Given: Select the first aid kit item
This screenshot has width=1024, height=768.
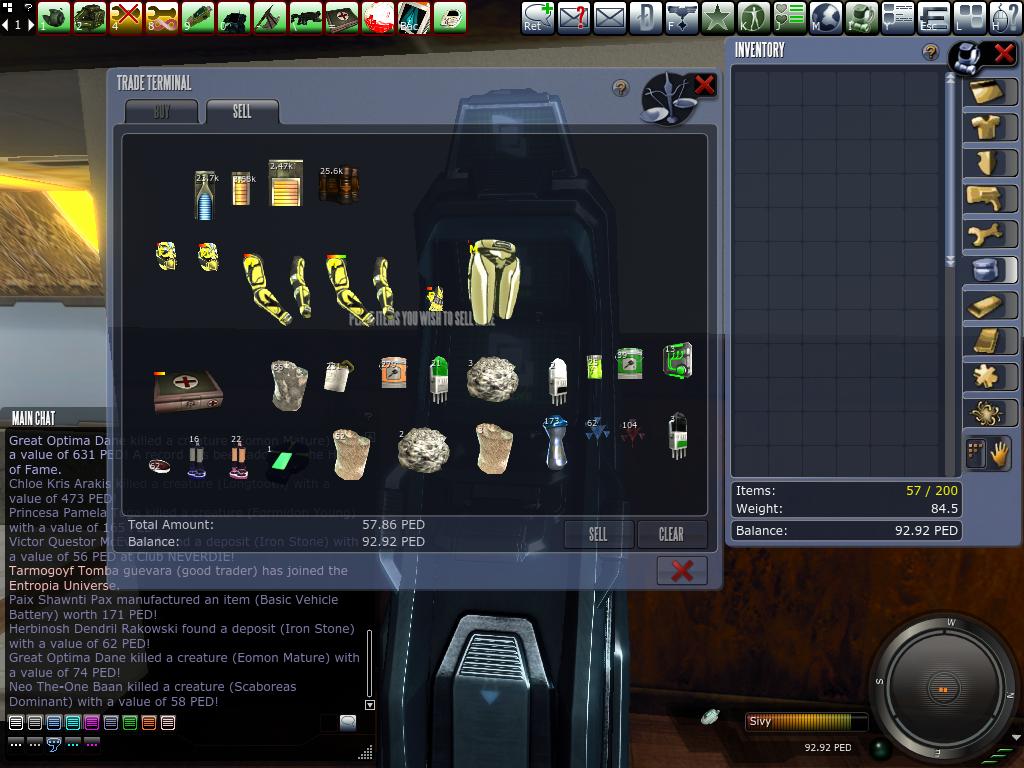Looking at the screenshot, I should [187, 388].
